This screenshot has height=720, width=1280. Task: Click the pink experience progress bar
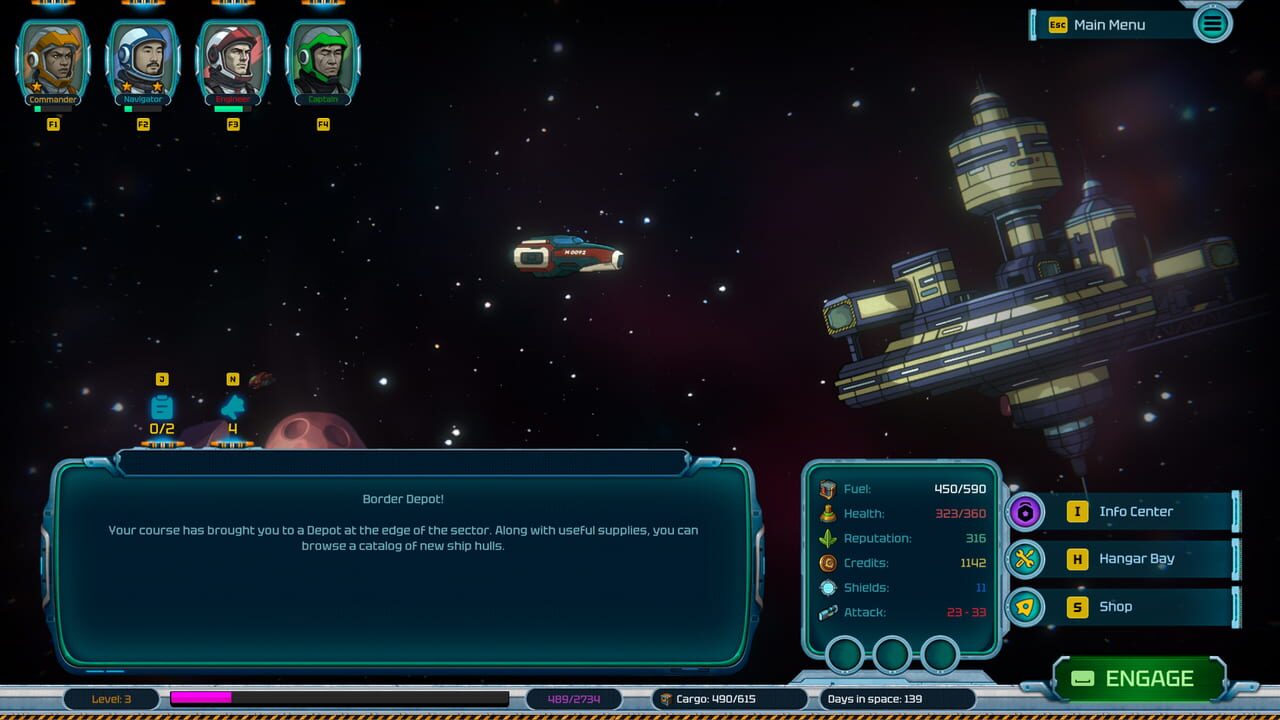[200, 699]
